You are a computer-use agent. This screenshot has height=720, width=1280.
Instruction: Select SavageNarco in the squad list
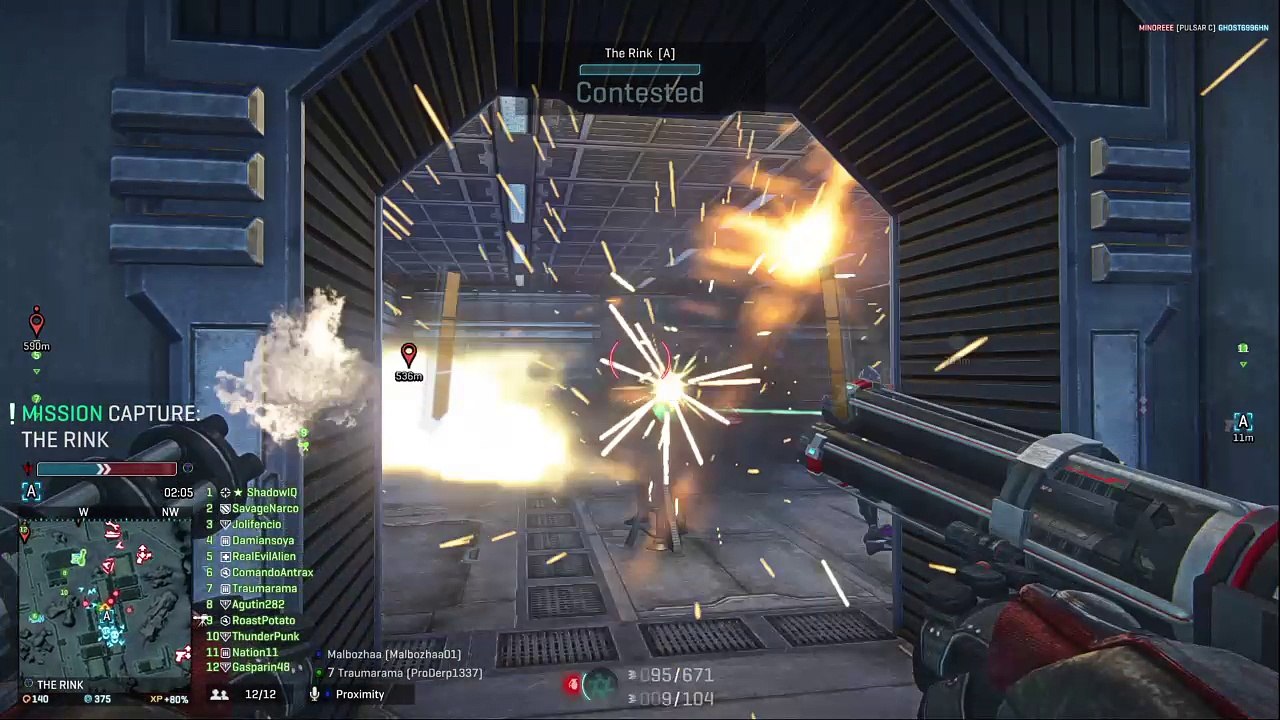[x=265, y=509]
